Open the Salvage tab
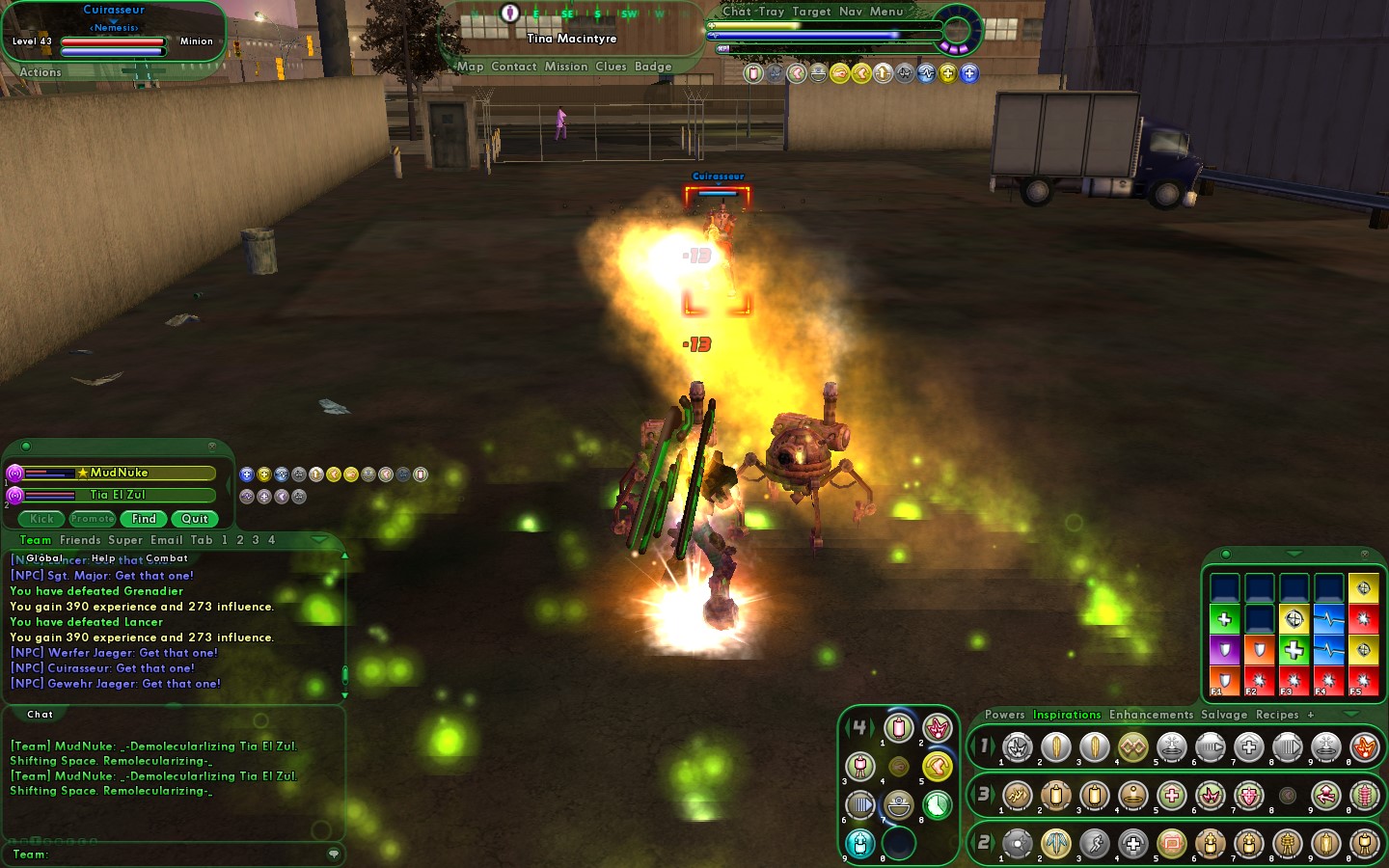 (1224, 715)
